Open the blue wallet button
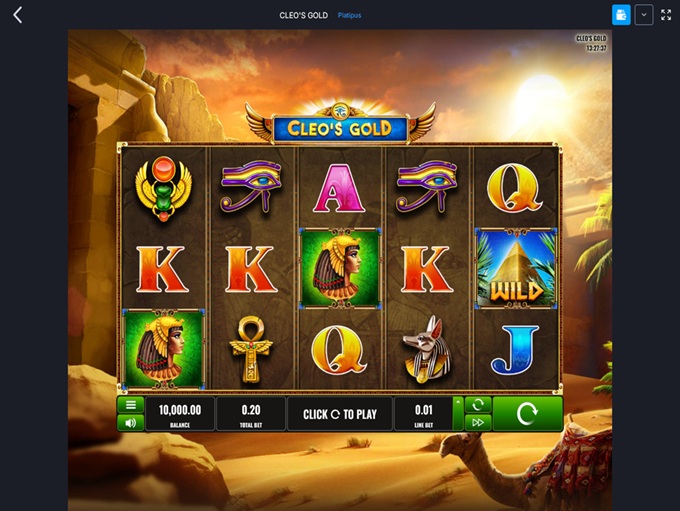 [x=621, y=15]
